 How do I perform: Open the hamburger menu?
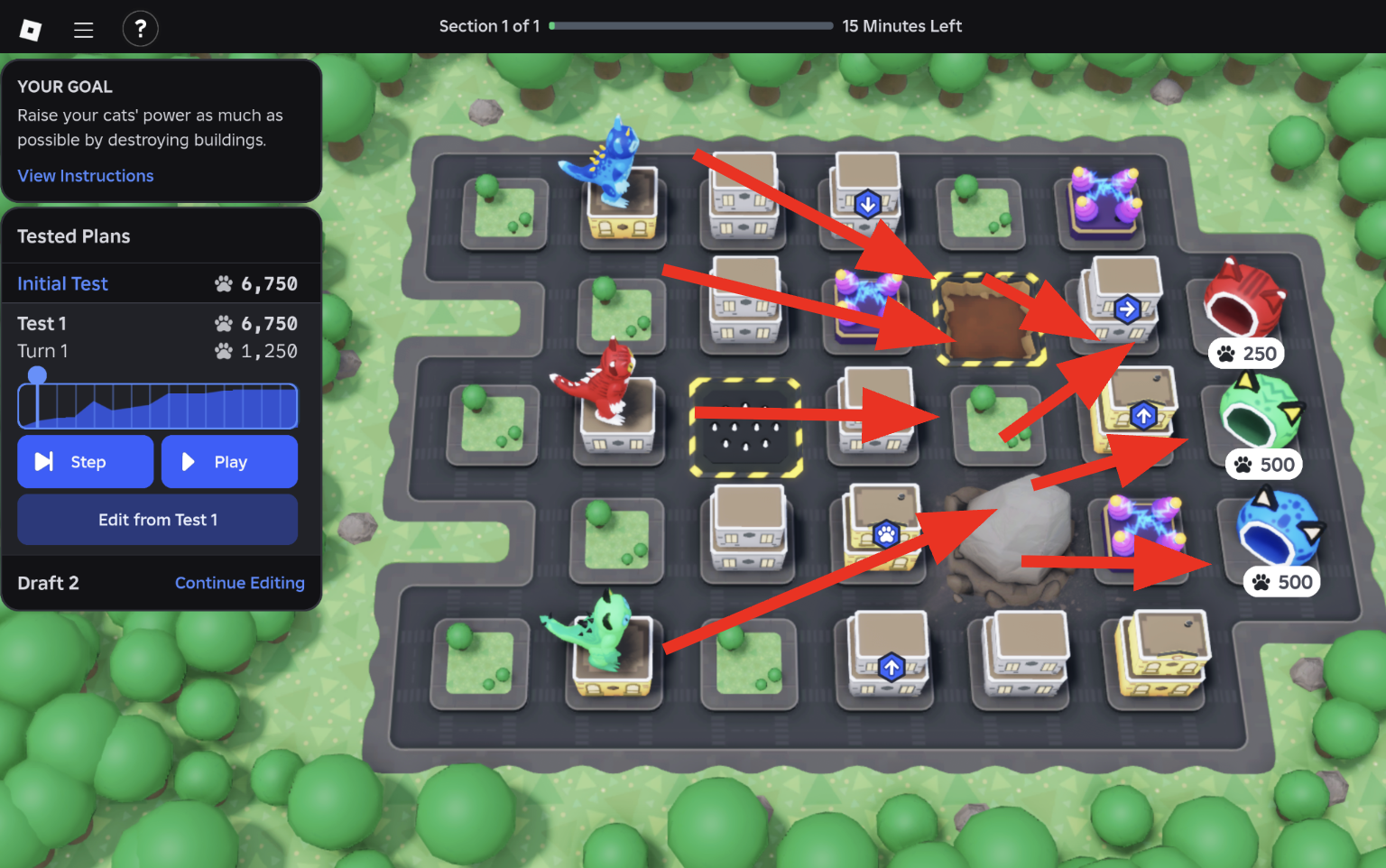pyautogui.click(x=83, y=29)
